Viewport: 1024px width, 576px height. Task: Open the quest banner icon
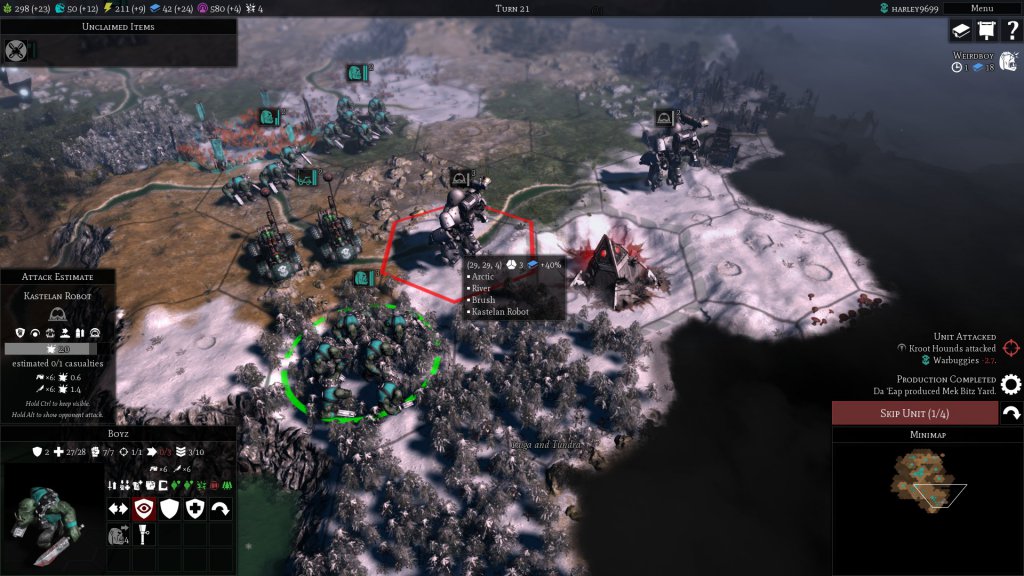pos(986,31)
